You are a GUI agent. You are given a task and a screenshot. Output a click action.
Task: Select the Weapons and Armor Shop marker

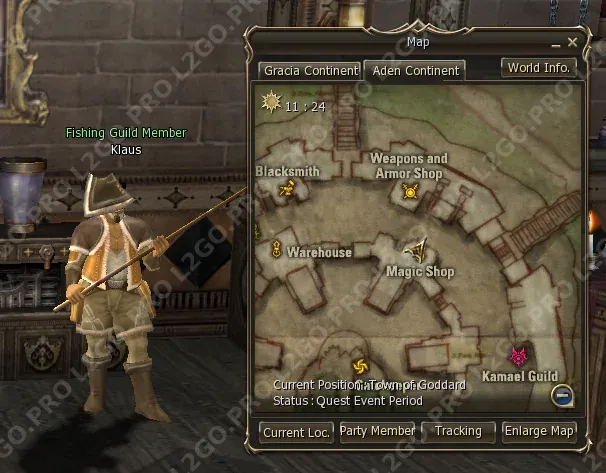[x=408, y=190]
